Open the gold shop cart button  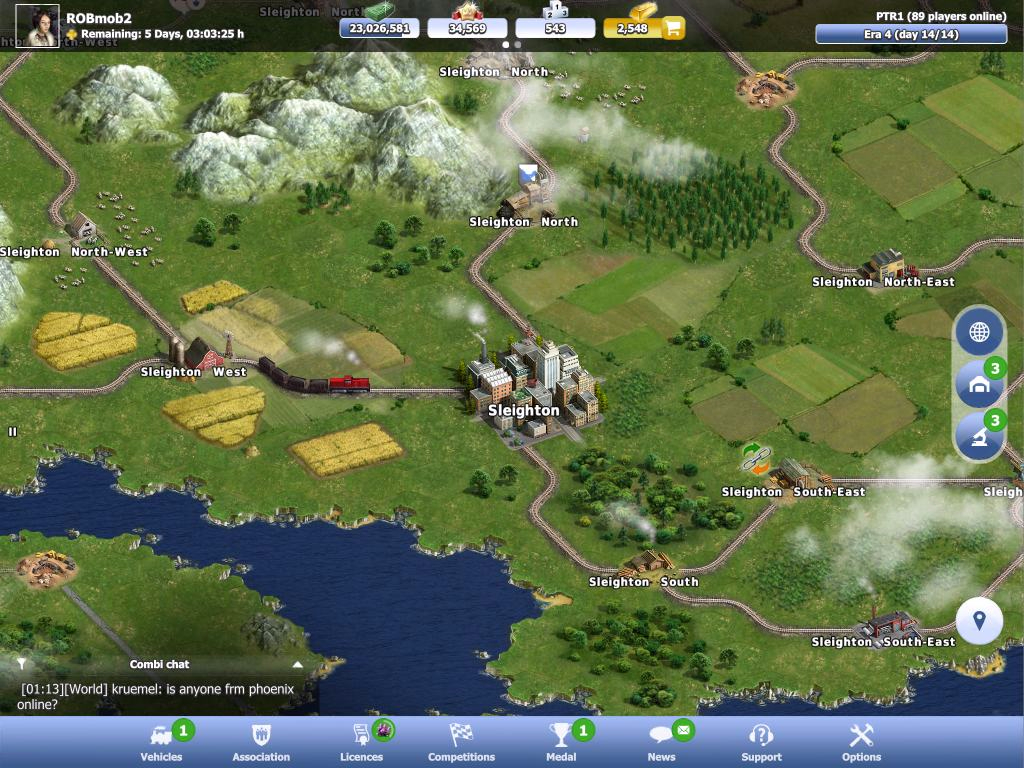[673, 28]
